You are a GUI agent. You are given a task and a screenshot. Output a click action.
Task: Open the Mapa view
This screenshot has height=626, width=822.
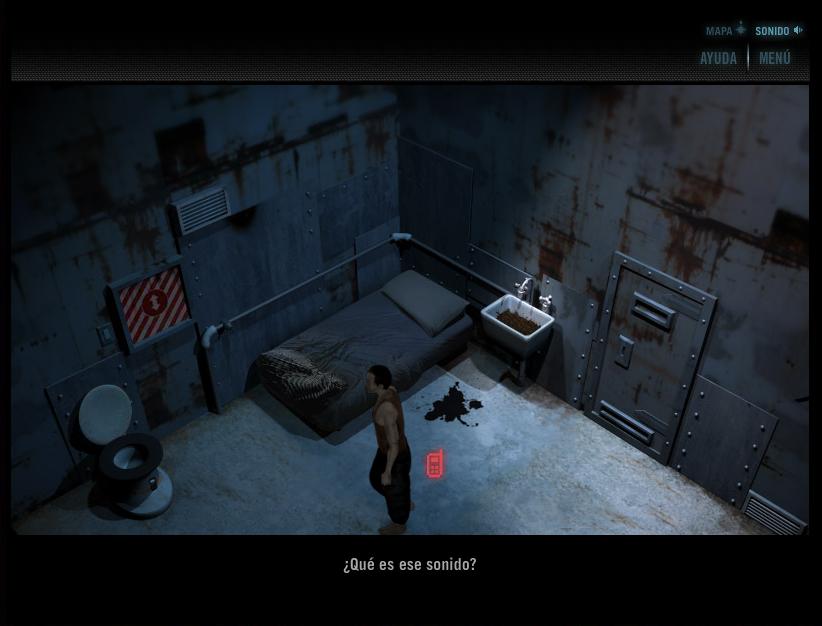(725, 31)
